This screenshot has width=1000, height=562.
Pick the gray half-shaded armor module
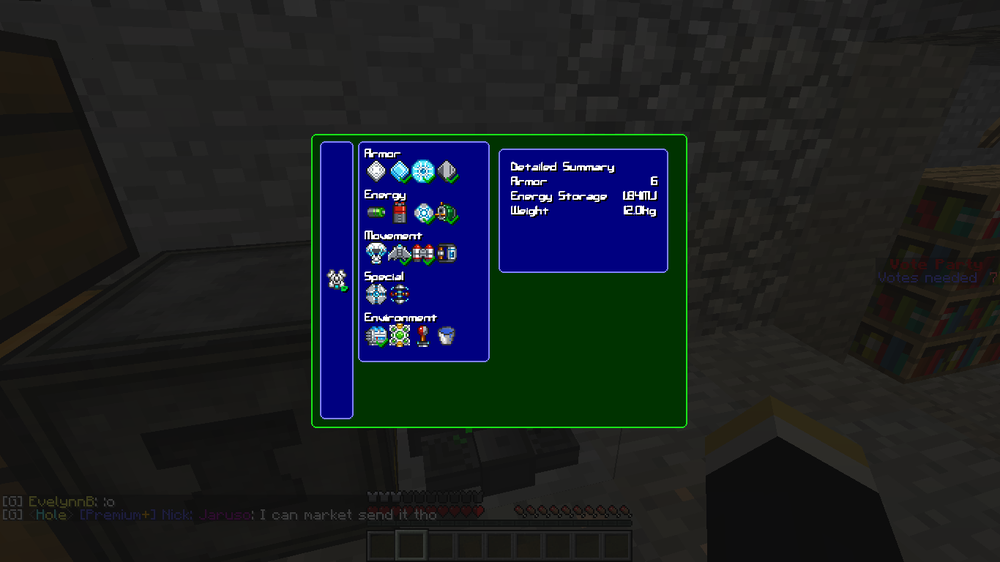pyautogui.click(x=447, y=172)
